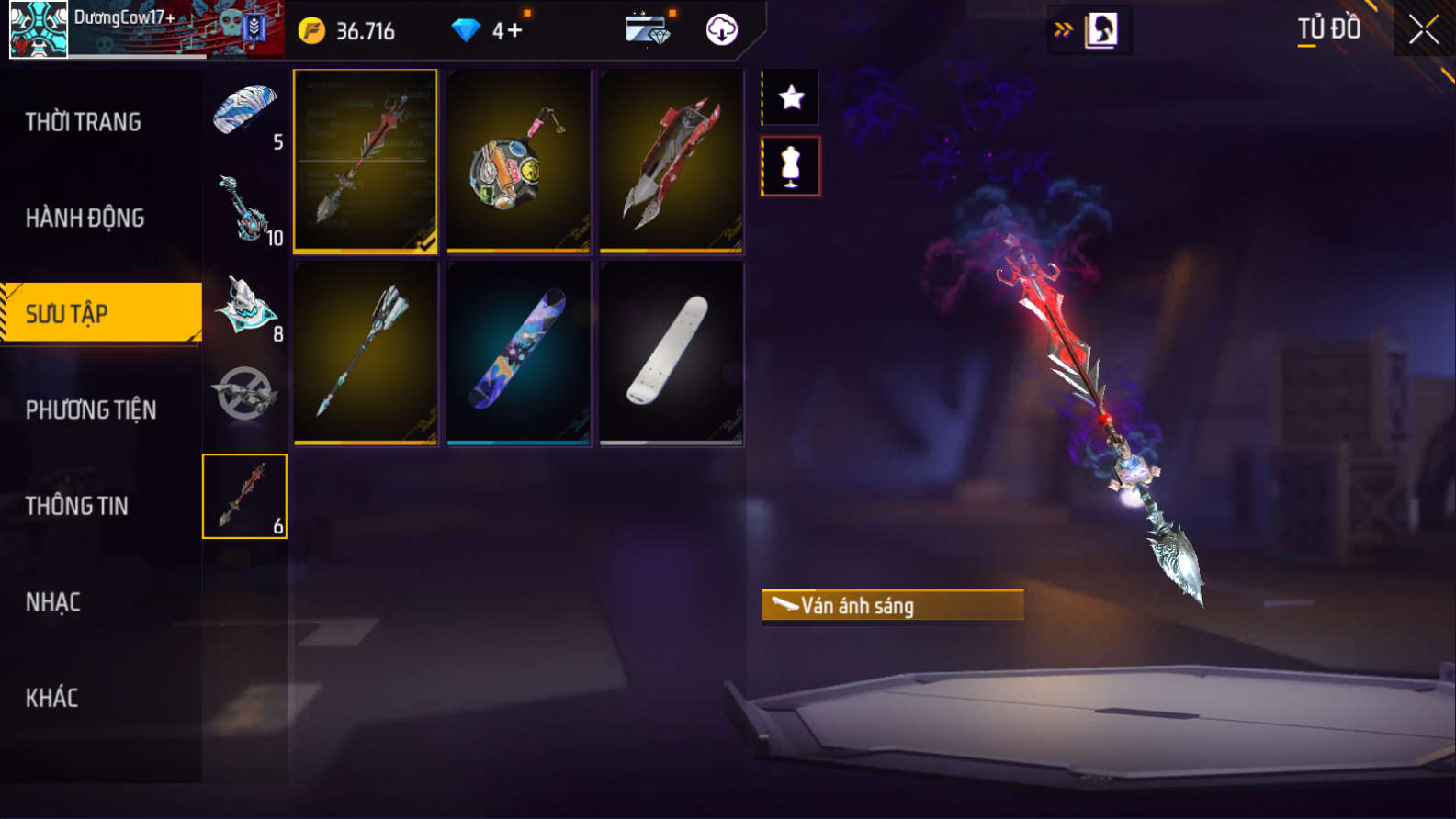Viewport: 1456px width, 819px height.
Task: Pick the hooded mask subcategory icon
Action: 244,305
